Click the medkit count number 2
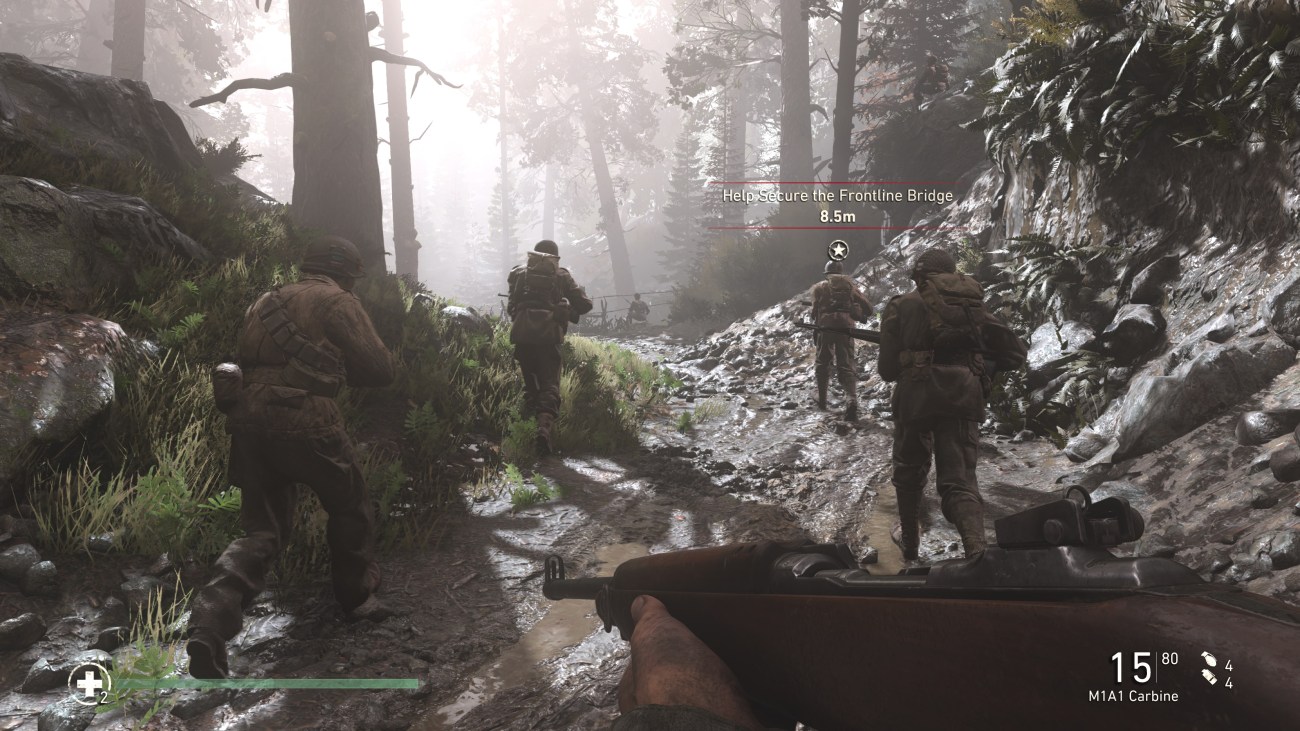 (103, 697)
